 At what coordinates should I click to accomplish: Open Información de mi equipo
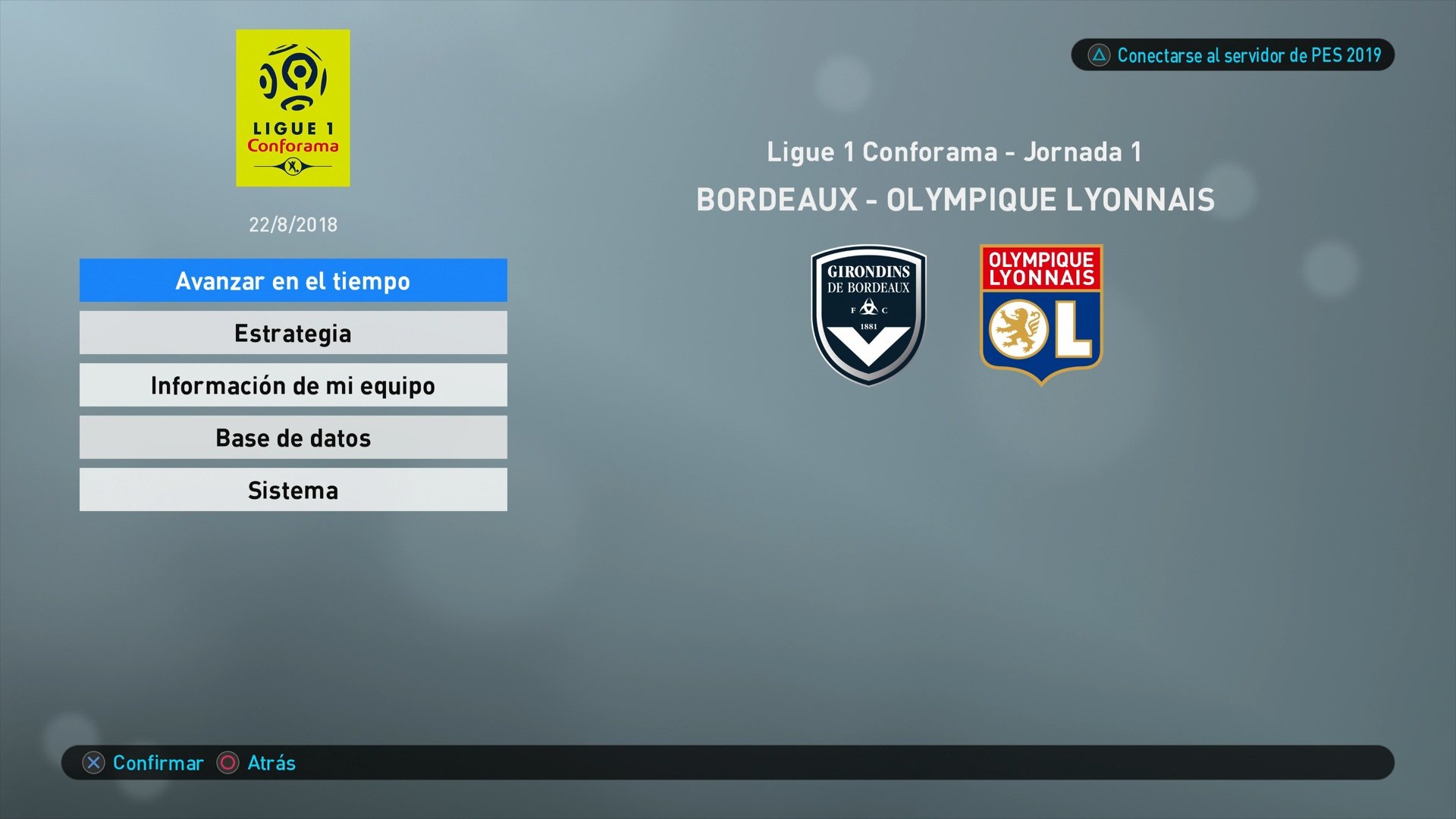pyautogui.click(x=293, y=384)
